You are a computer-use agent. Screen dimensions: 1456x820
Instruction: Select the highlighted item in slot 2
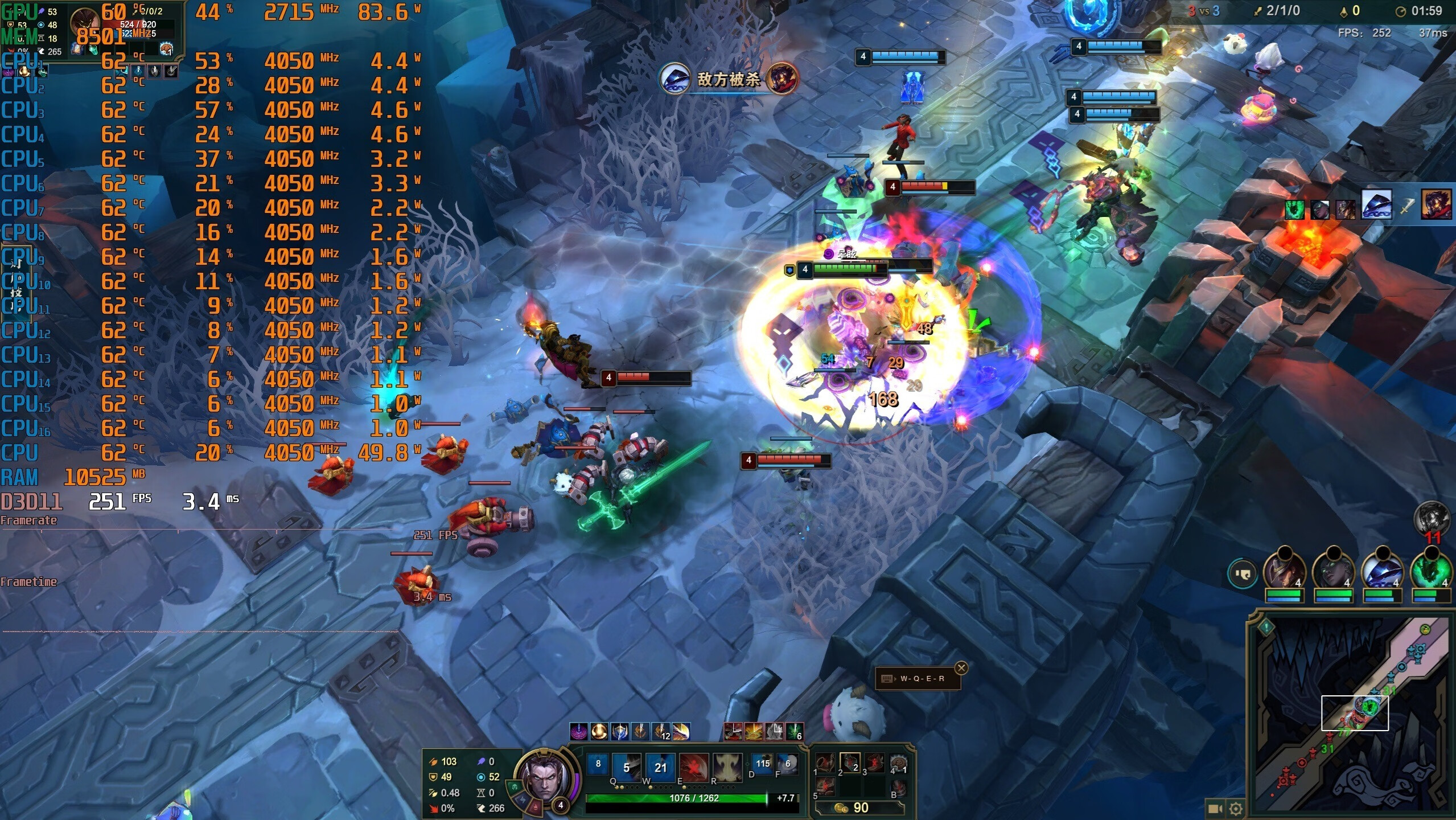click(850, 763)
